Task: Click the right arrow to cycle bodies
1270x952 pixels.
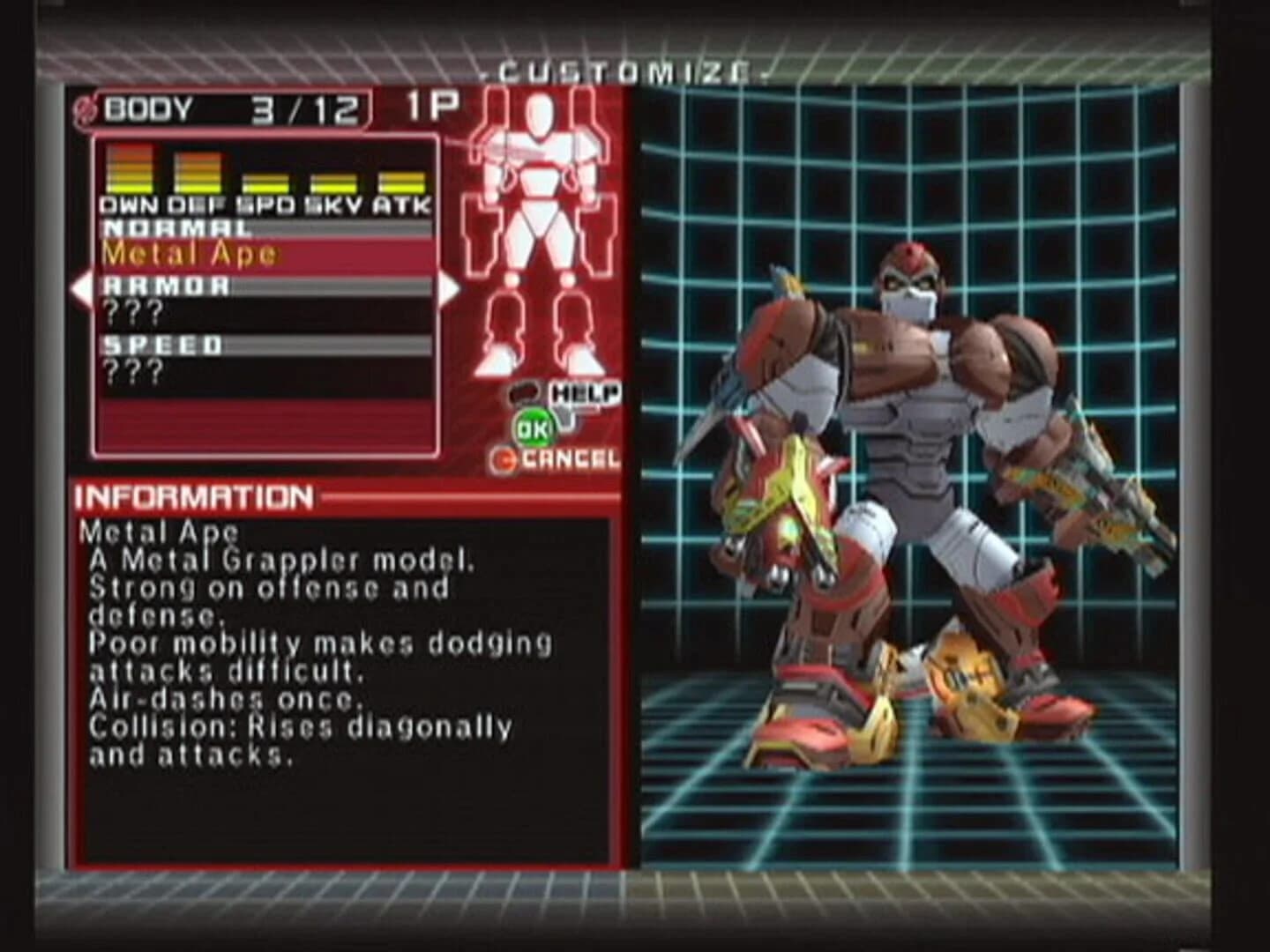Action: pos(448,289)
